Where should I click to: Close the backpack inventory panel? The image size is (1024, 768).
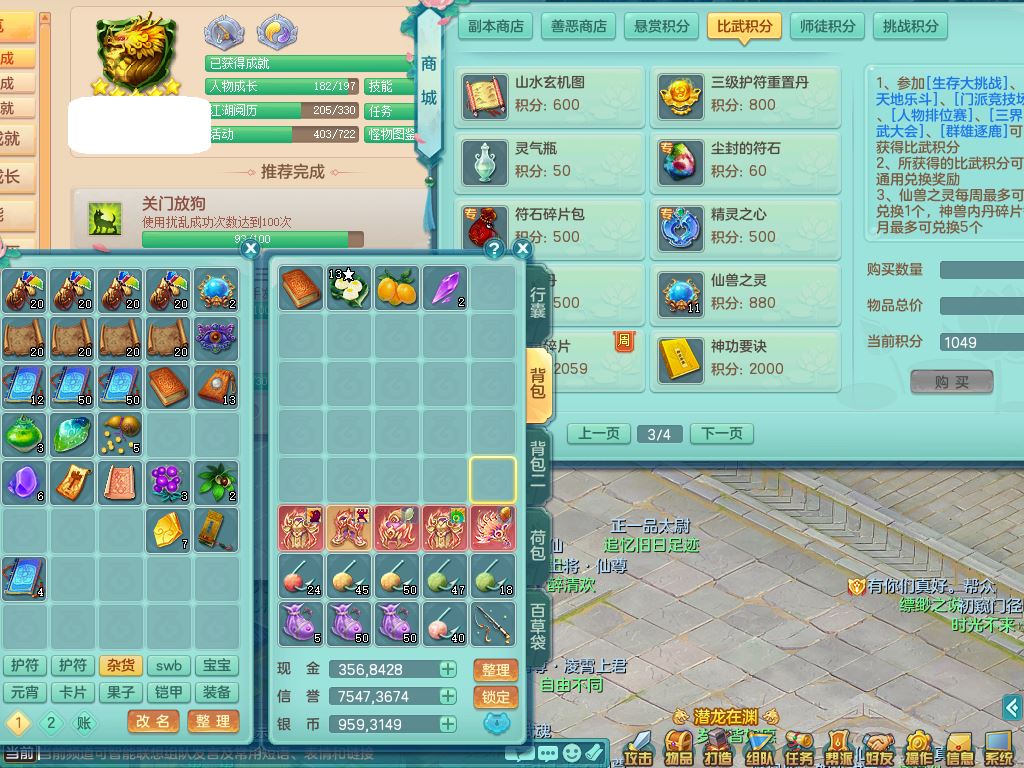tap(522, 248)
